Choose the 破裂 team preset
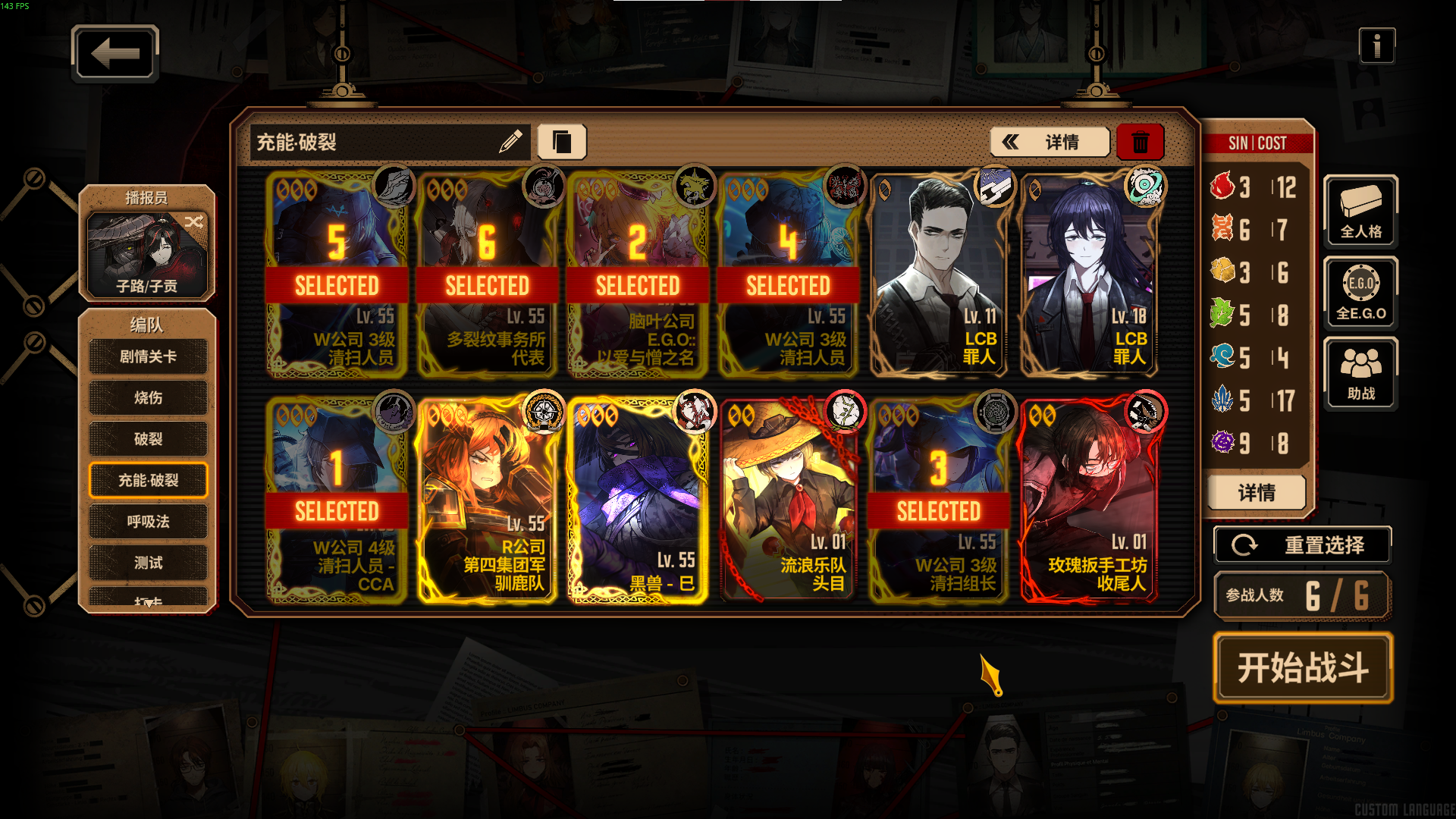The image size is (1456, 819). 148,439
